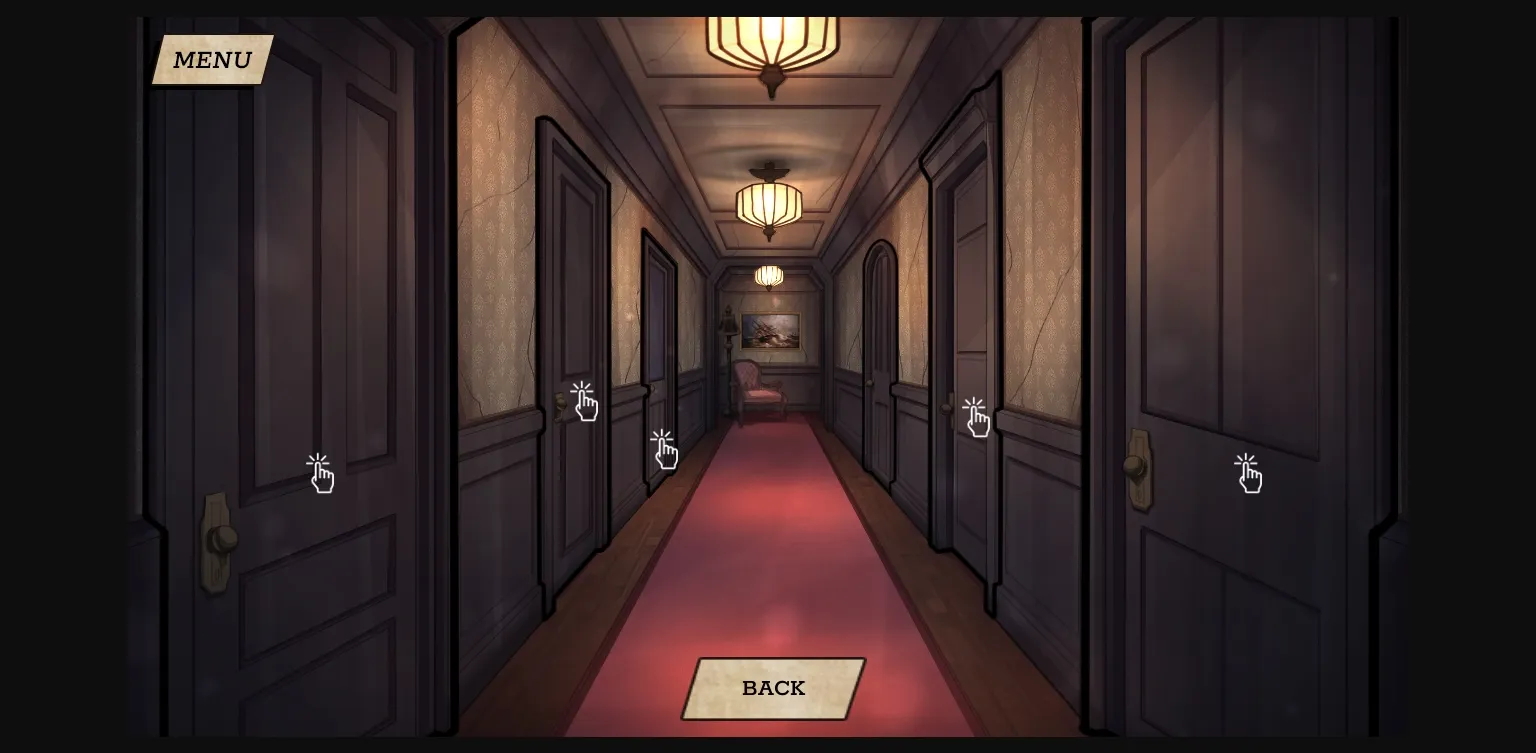Click the doorknob on the right foreground door
Image resolution: width=1536 pixels, height=753 pixels.
pos(1136,466)
